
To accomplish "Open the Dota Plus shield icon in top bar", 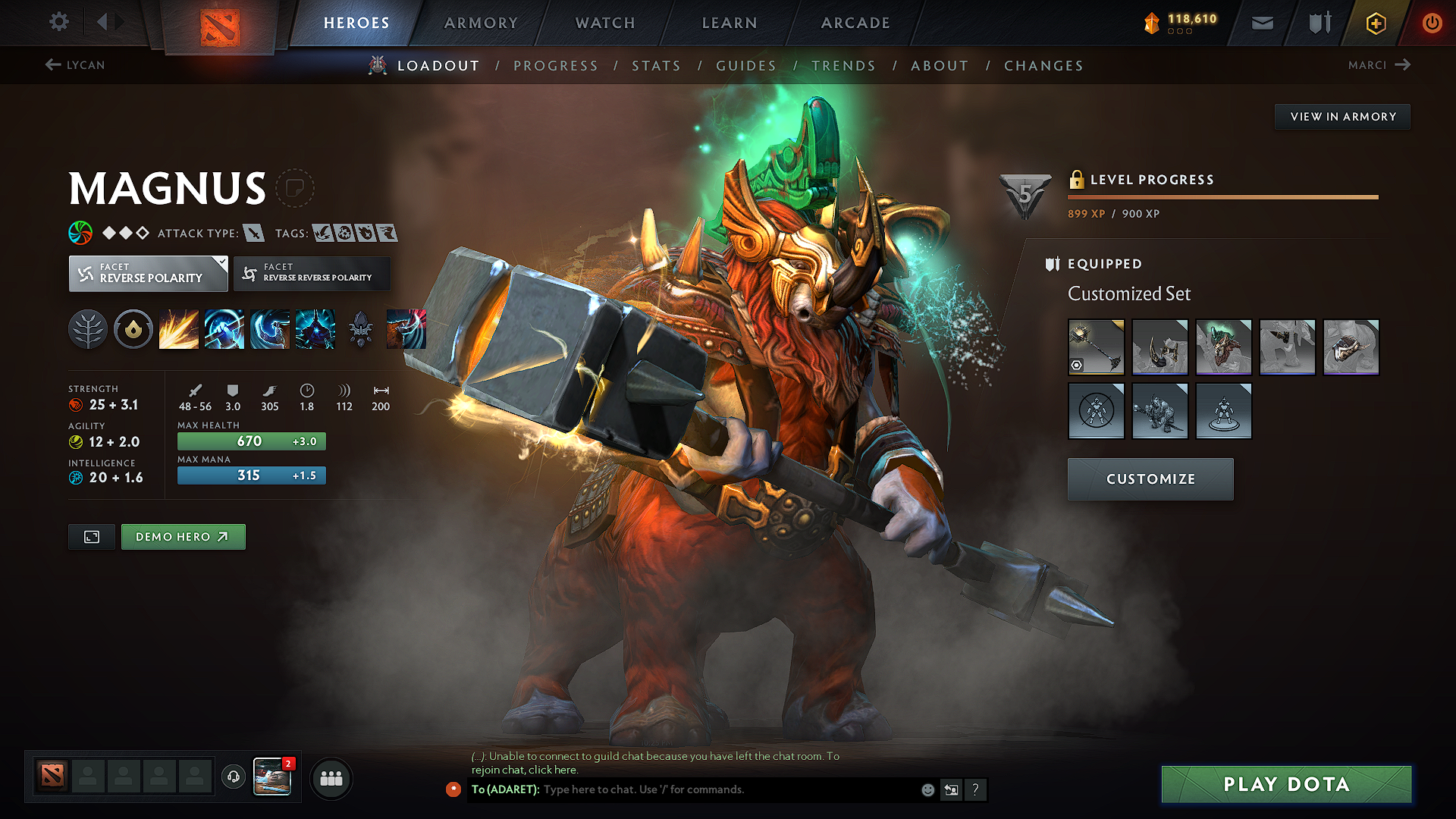I will (x=1318, y=22).
